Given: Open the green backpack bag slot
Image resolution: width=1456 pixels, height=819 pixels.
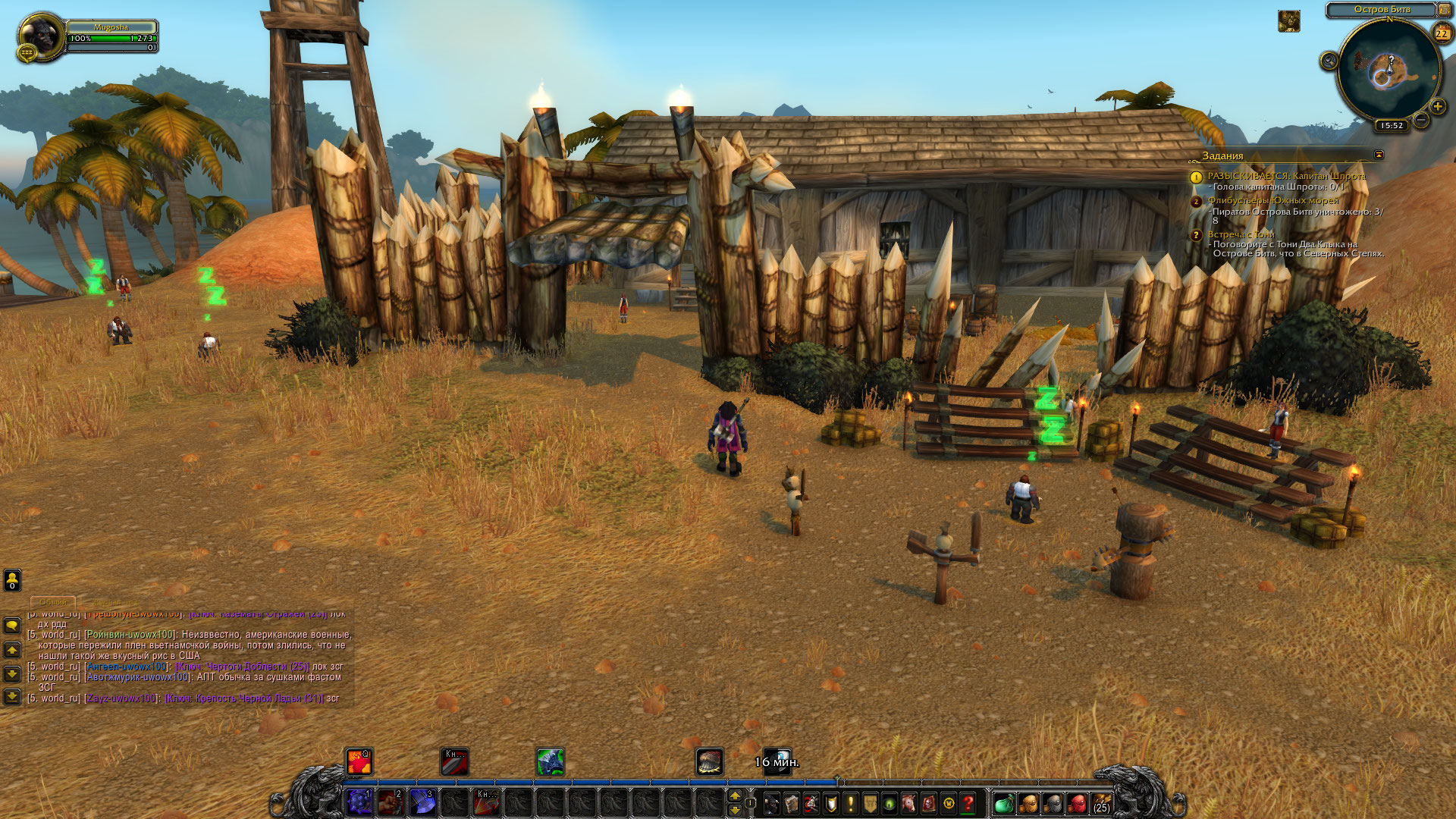Looking at the screenshot, I should pyautogui.click(x=1003, y=803).
